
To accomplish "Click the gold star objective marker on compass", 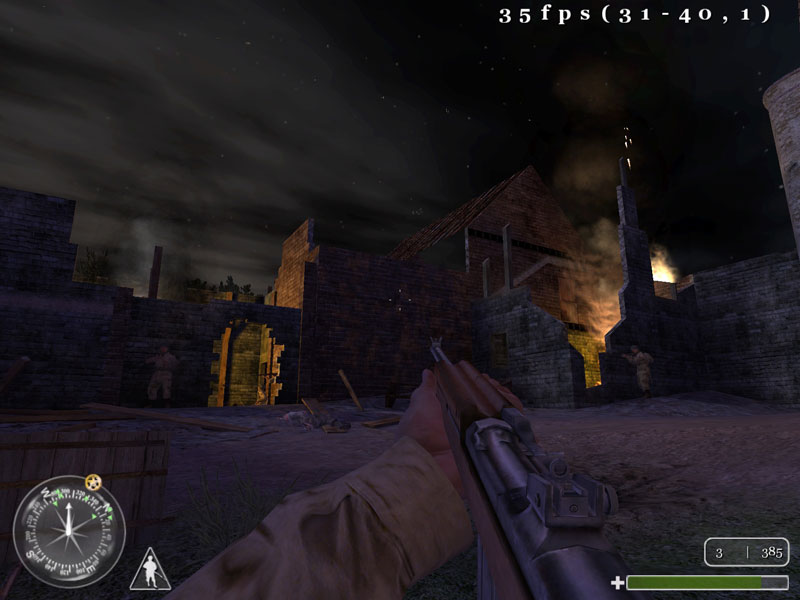I will point(93,482).
